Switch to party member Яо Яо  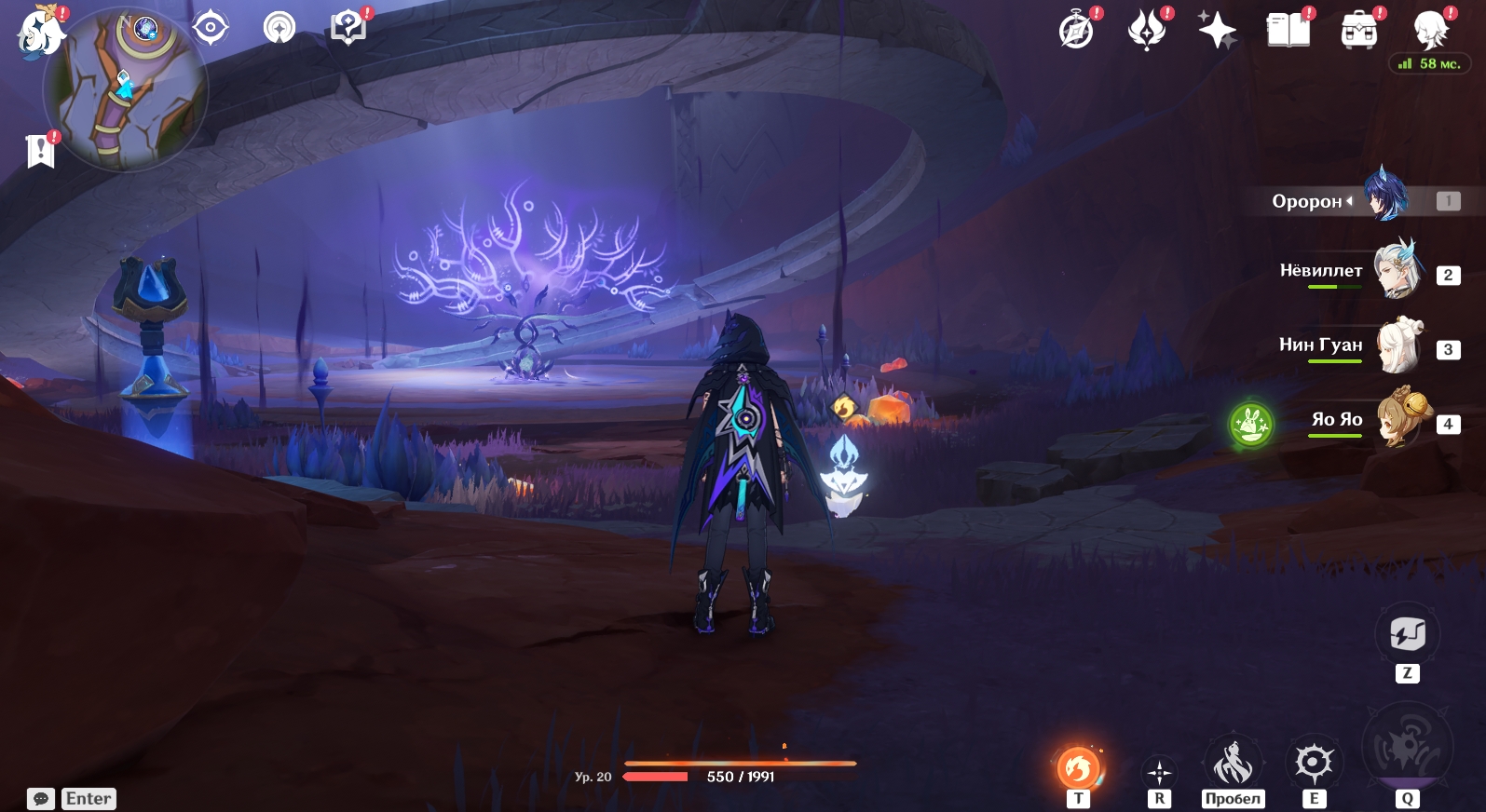[x=1397, y=420]
